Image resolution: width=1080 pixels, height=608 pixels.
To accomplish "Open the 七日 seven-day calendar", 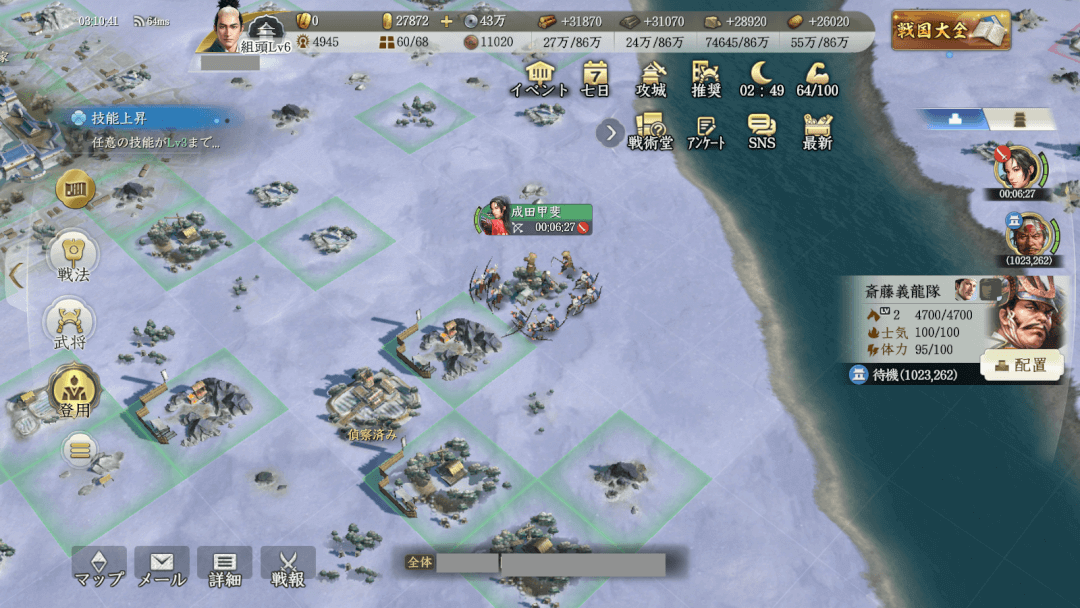I will pyautogui.click(x=596, y=78).
